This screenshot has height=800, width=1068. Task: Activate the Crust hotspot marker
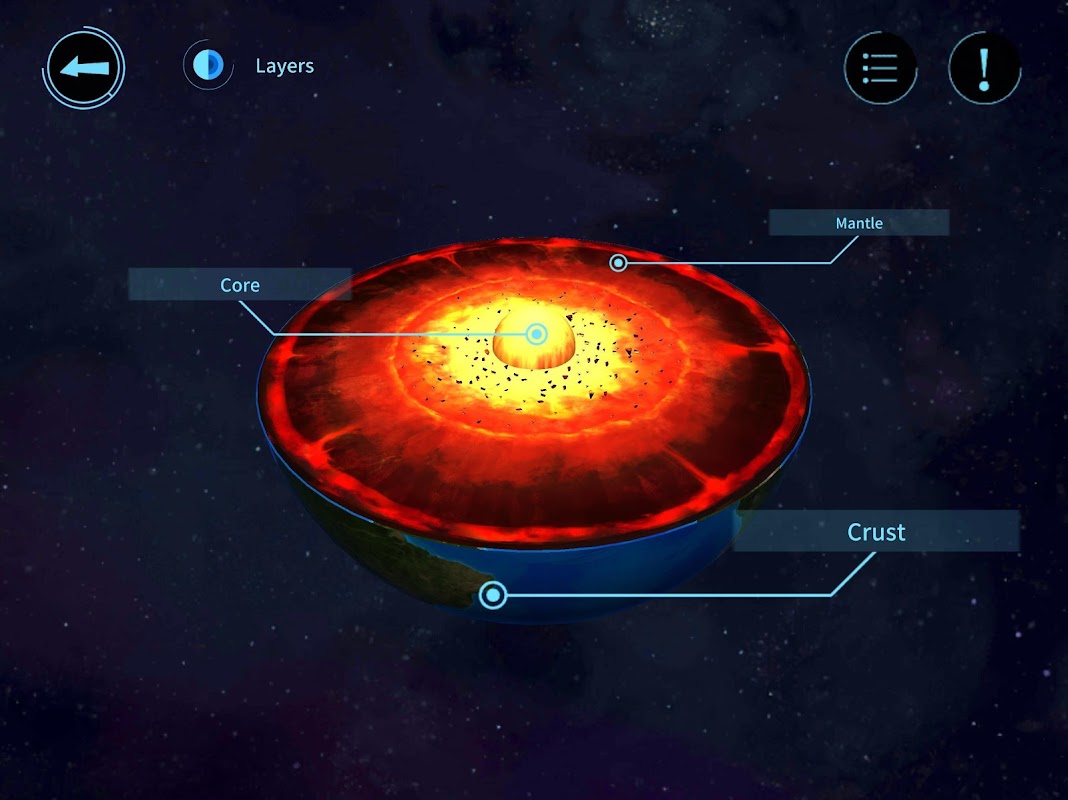pyautogui.click(x=492, y=596)
